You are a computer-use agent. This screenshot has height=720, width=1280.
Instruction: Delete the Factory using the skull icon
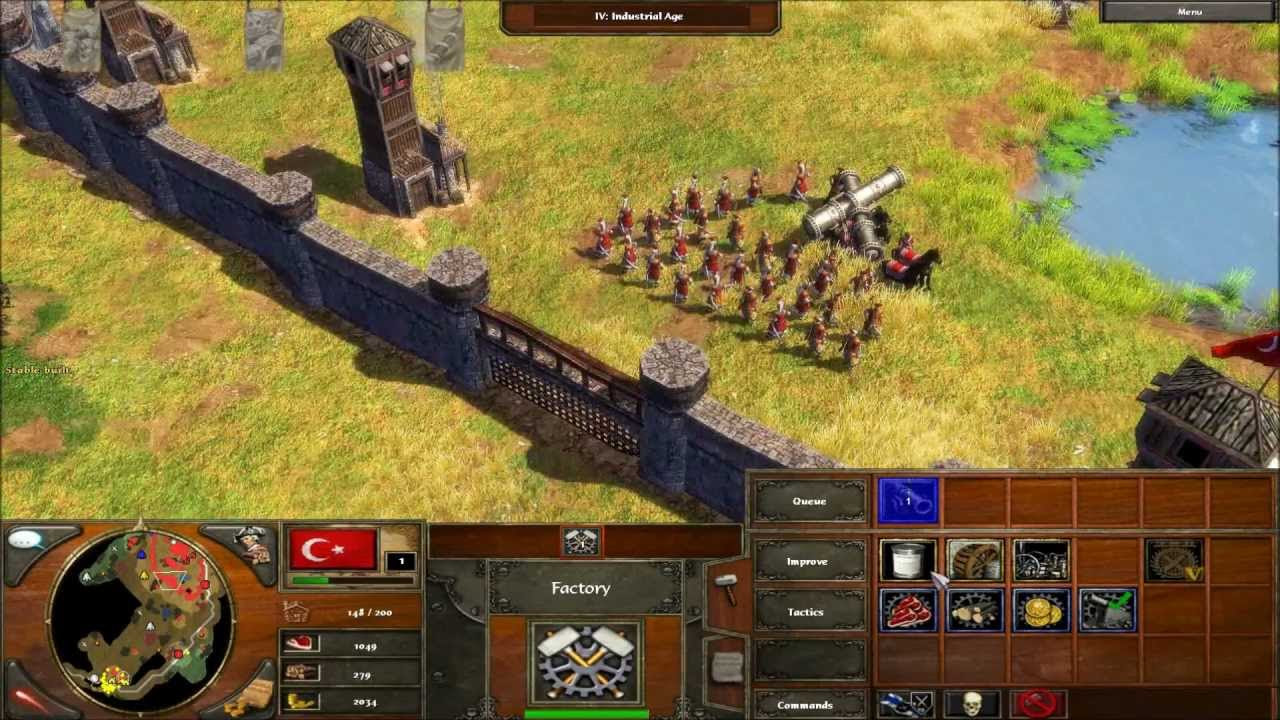(971, 703)
